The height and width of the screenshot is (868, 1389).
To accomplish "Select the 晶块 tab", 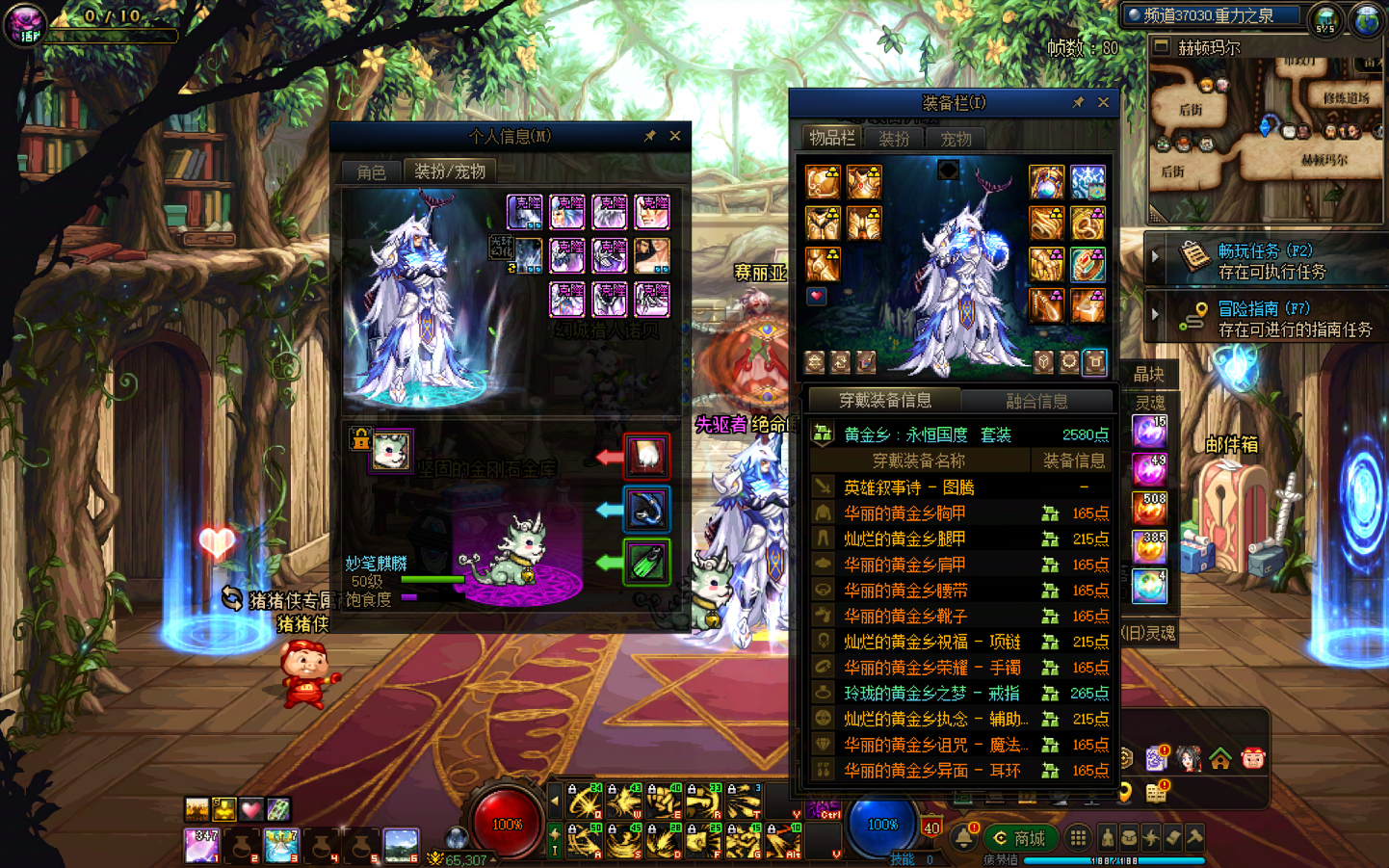I will tap(1148, 374).
